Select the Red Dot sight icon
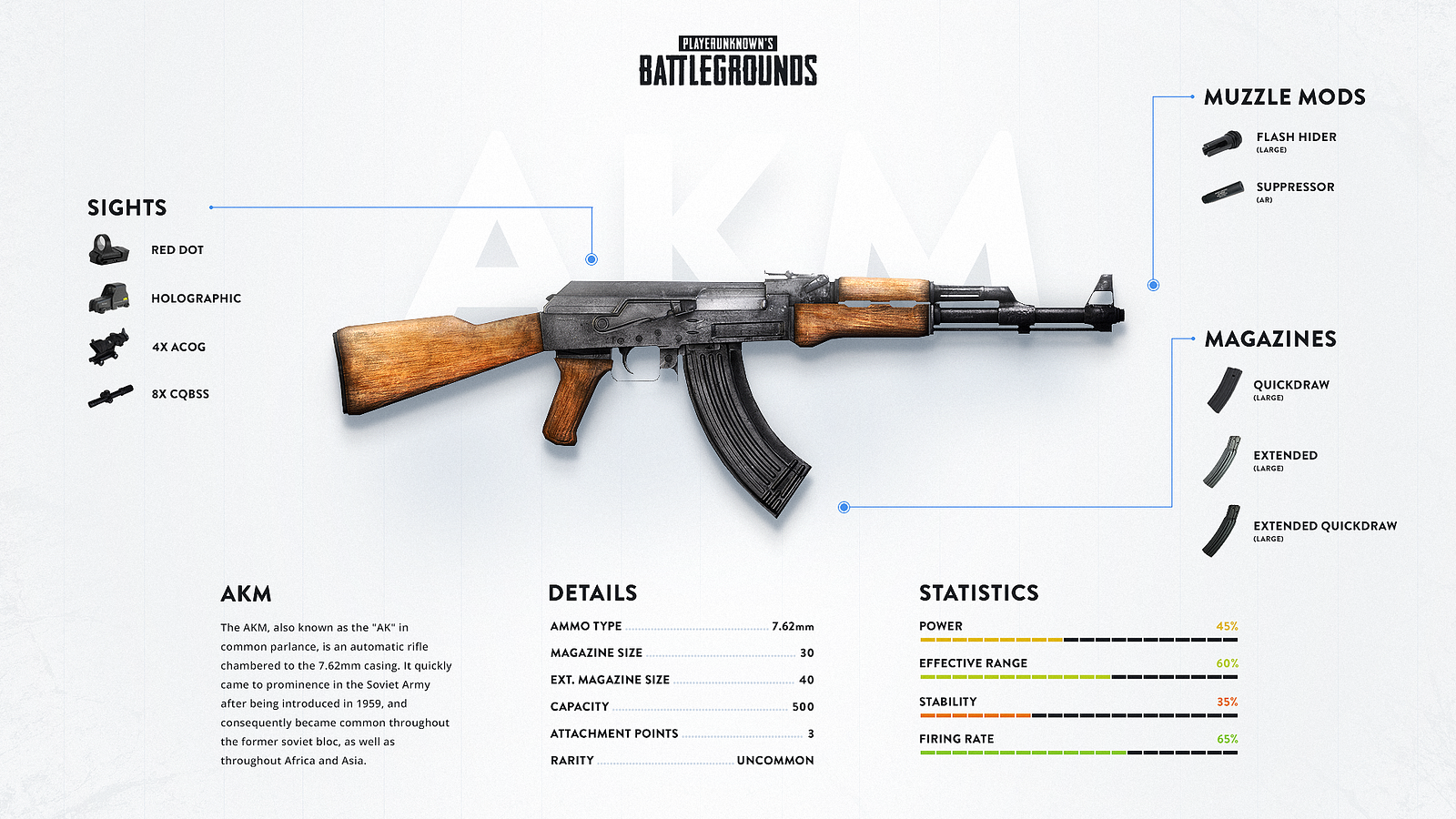1456x819 pixels. coord(109,249)
